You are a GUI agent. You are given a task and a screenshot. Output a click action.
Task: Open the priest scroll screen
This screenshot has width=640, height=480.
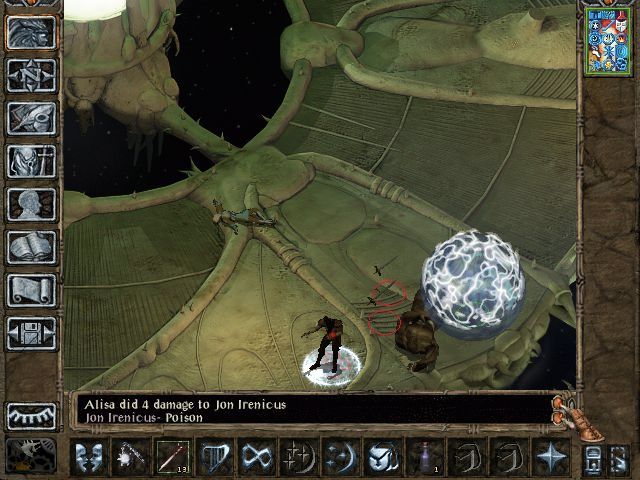pyautogui.click(x=31, y=290)
